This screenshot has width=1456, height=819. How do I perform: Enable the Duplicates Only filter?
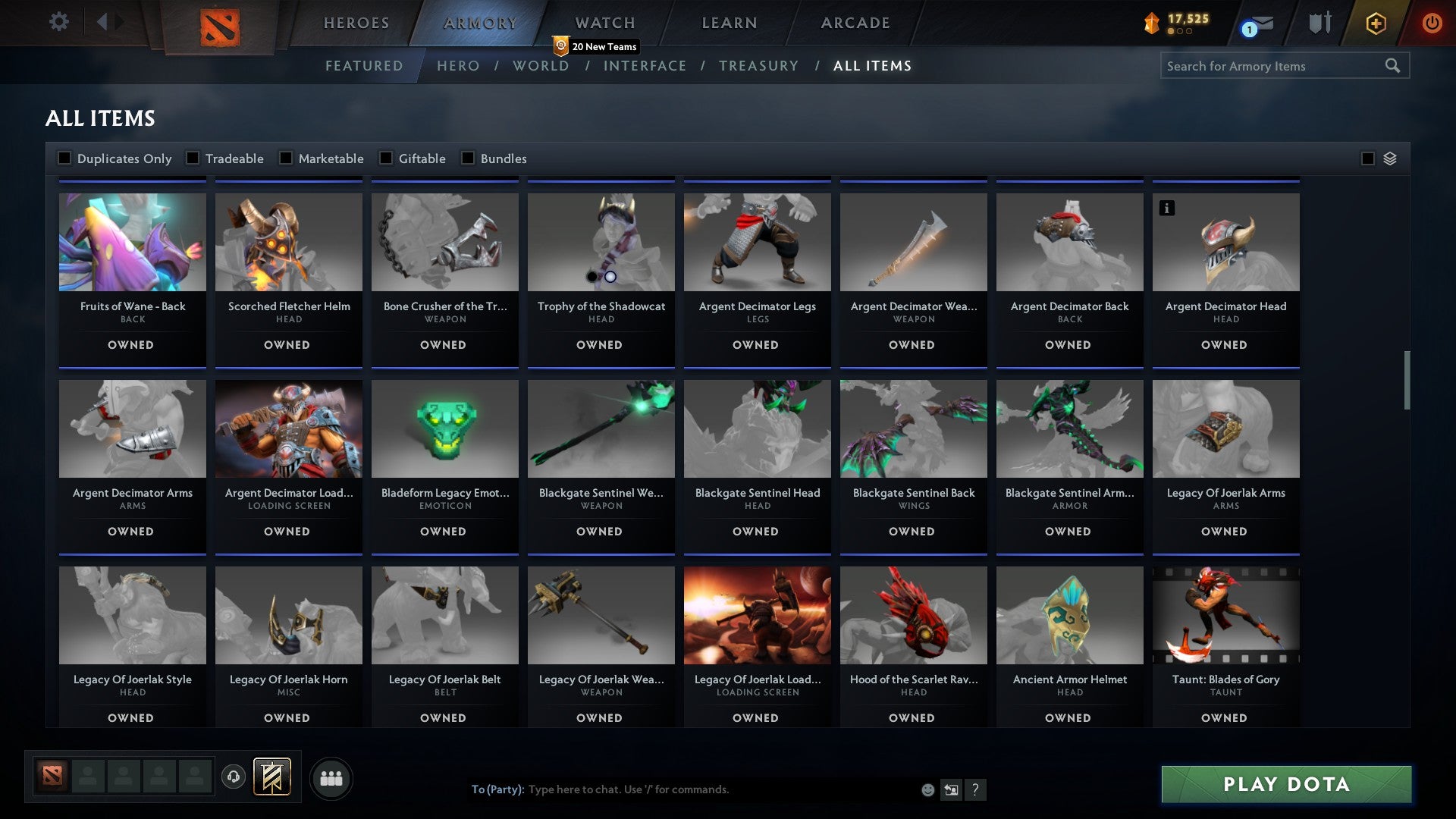click(x=64, y=158)
